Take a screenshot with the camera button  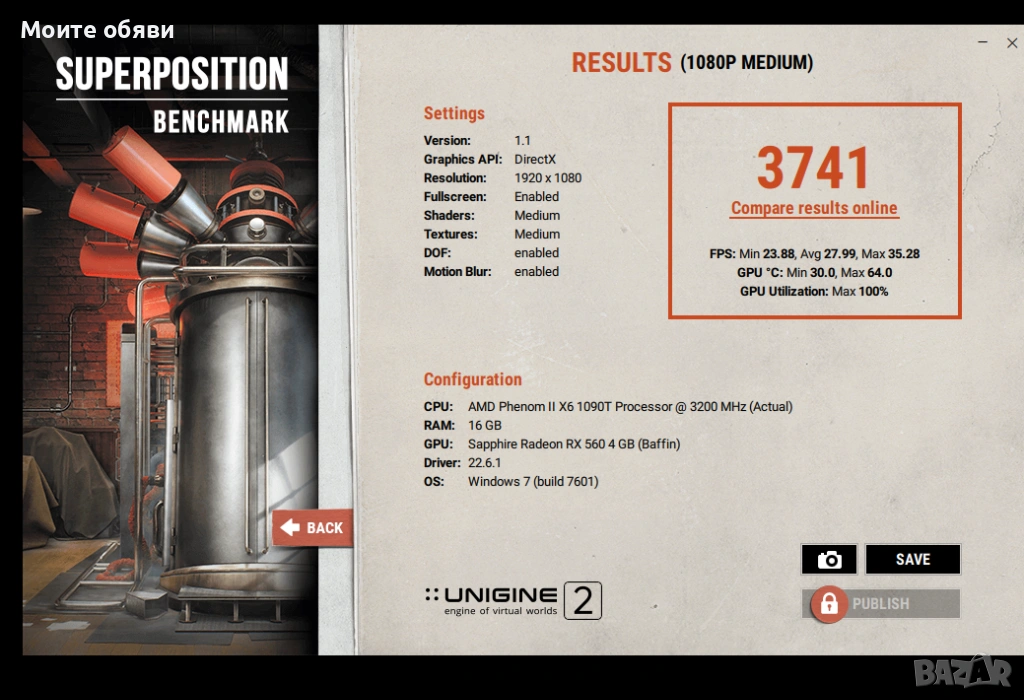pyautogui.click(x=829, y=560)
